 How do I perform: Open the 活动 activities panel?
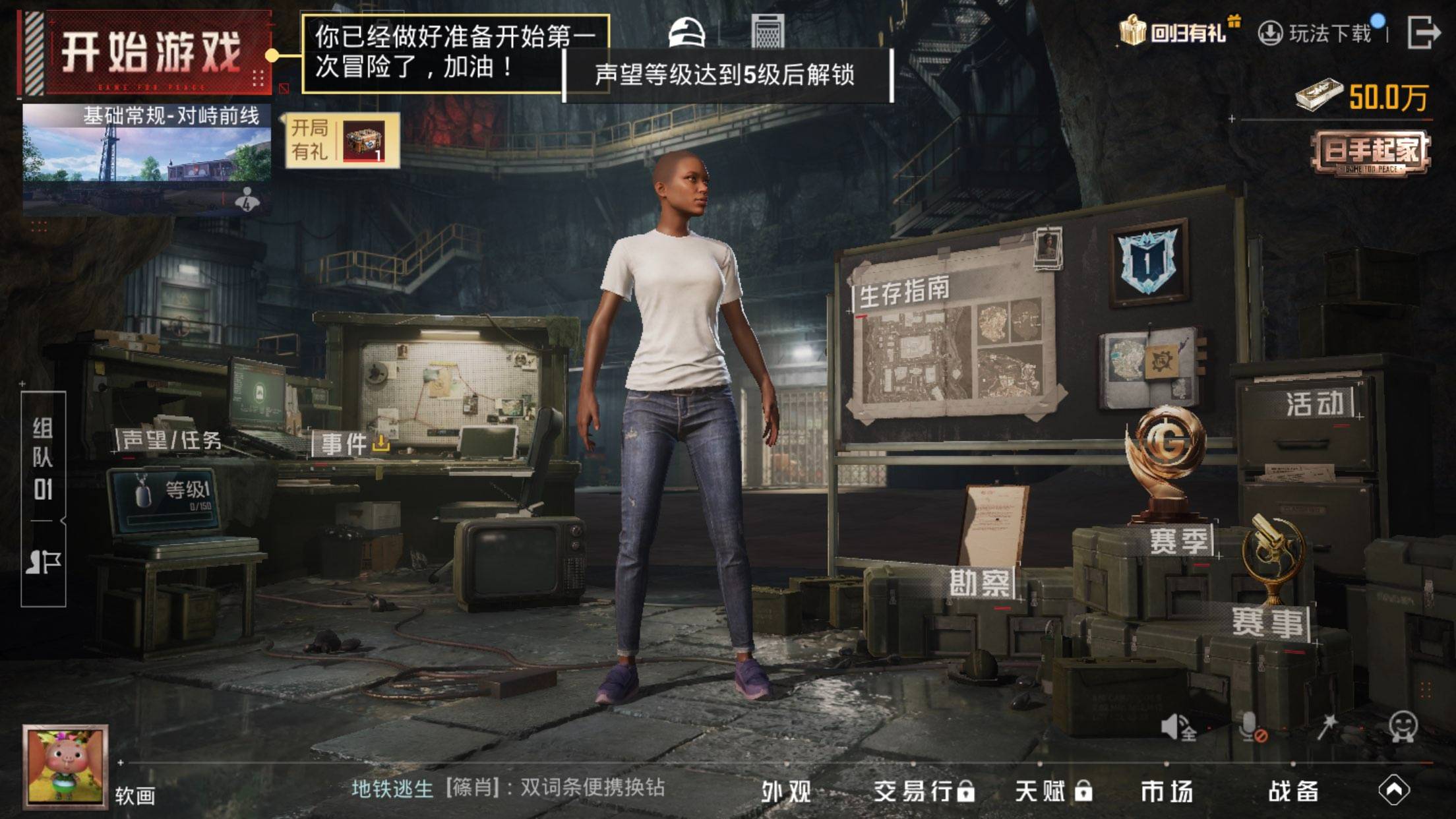[x=1316, y=404]
